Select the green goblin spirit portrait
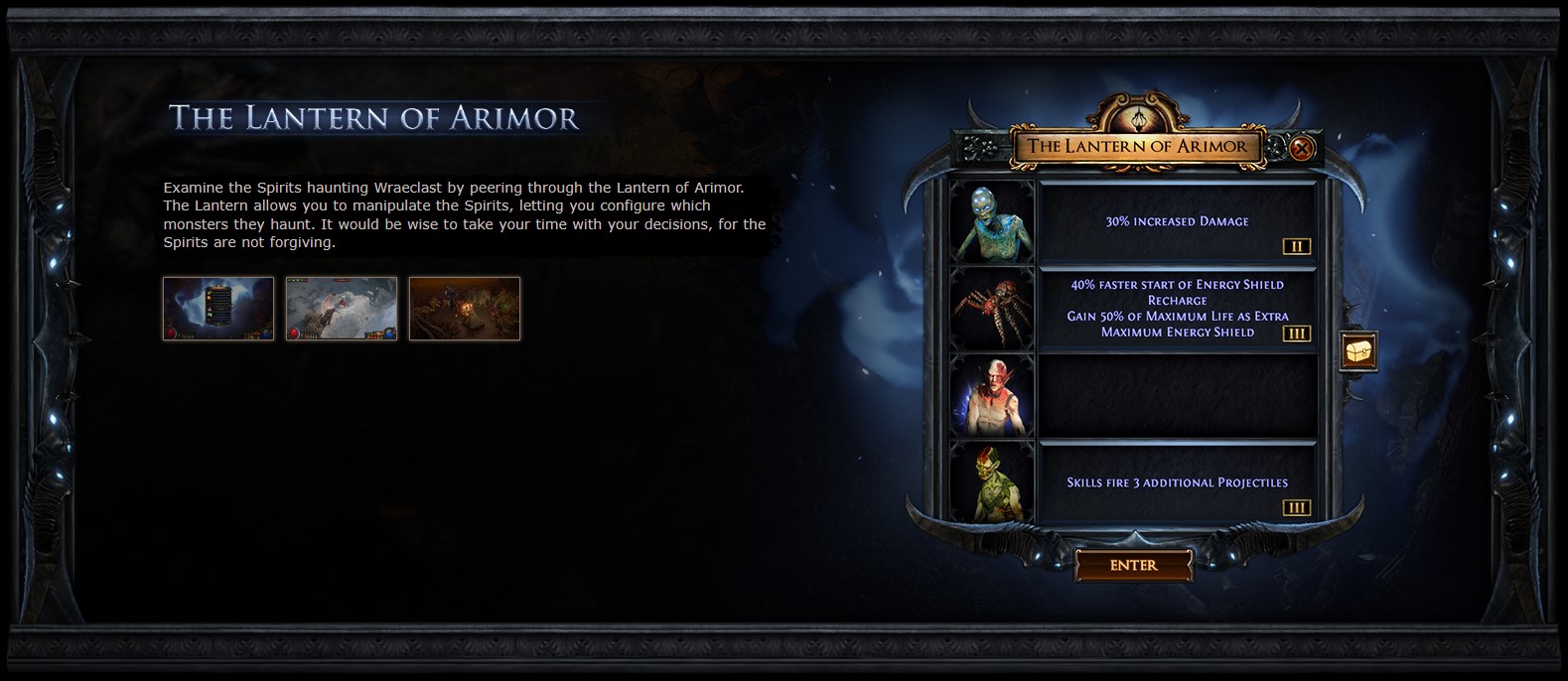This screenshot has height=681, width=1568. pos(992,482)
